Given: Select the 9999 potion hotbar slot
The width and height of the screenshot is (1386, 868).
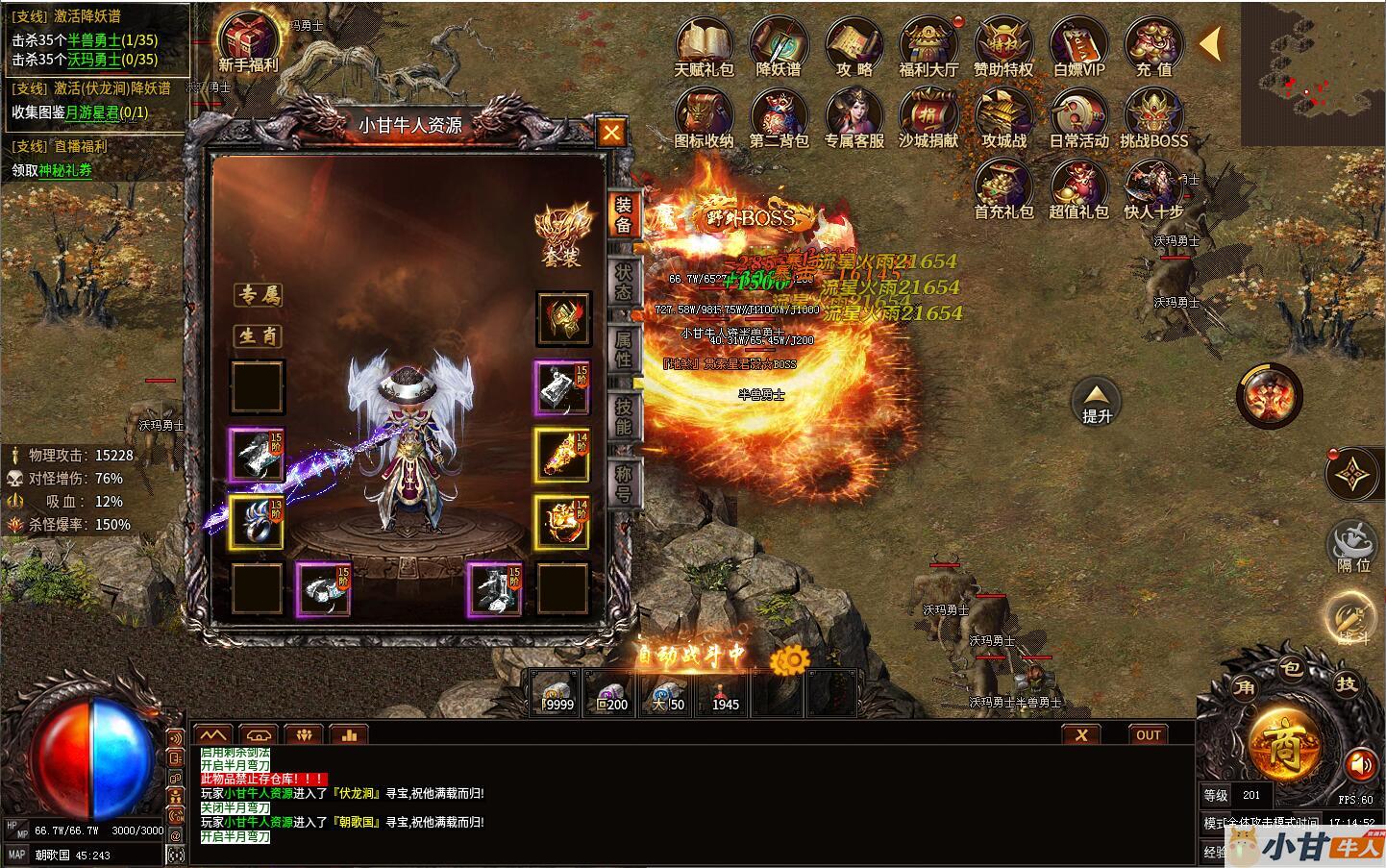Looking at the screenshot, I should click(x=556, y=693).
